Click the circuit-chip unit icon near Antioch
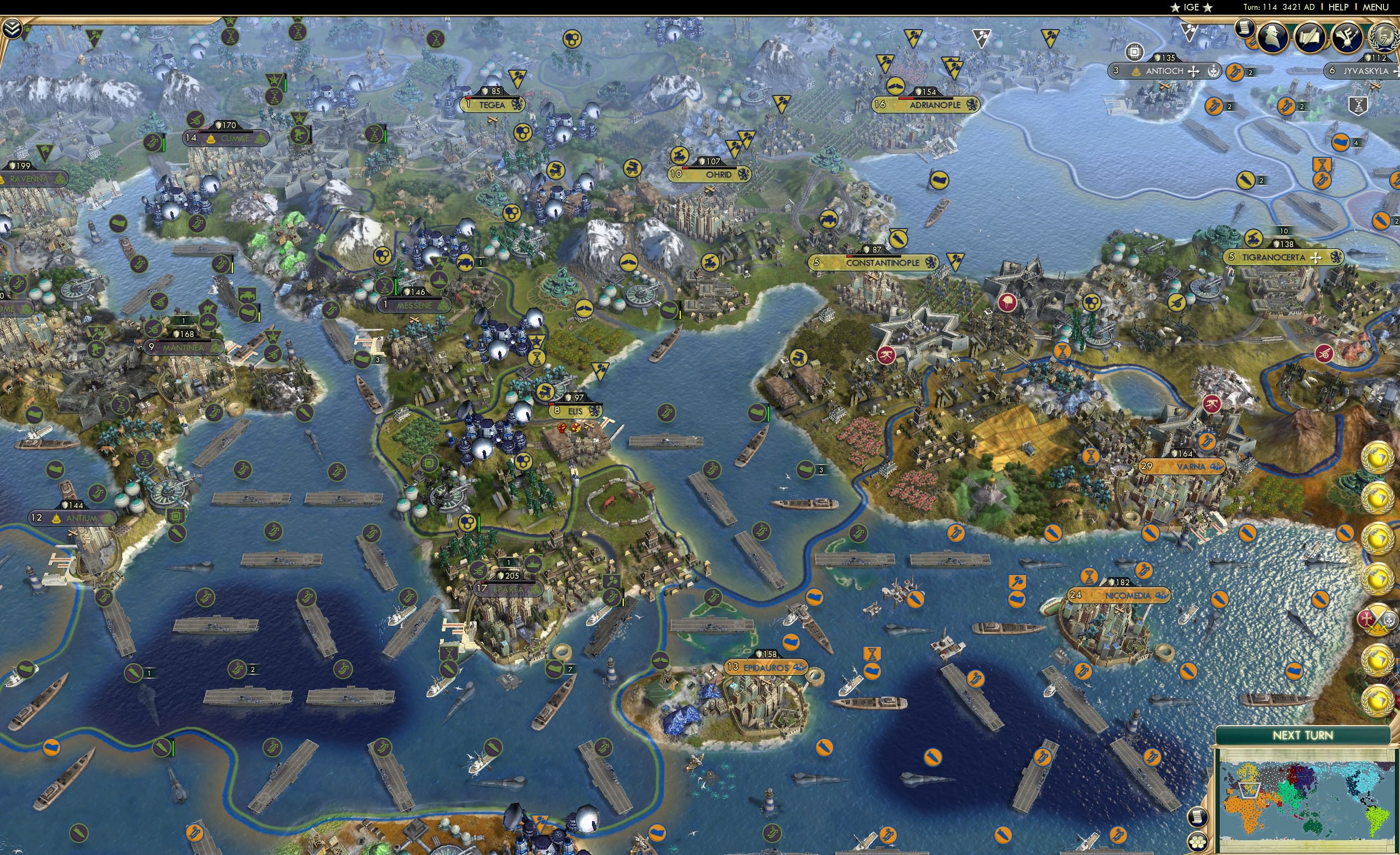Image resolution: width=1400 pixels, height=855 pixels. tap(1135, 52)
